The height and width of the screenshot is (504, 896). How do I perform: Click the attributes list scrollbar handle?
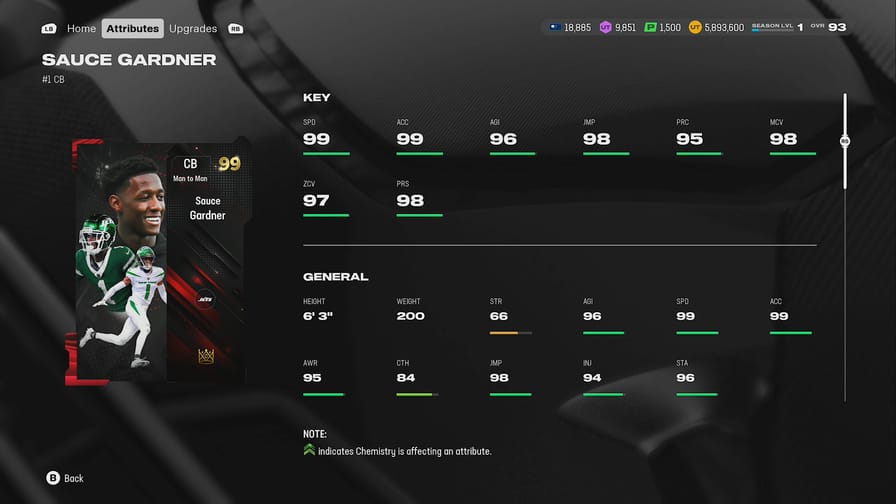click(x=845, y=142)
